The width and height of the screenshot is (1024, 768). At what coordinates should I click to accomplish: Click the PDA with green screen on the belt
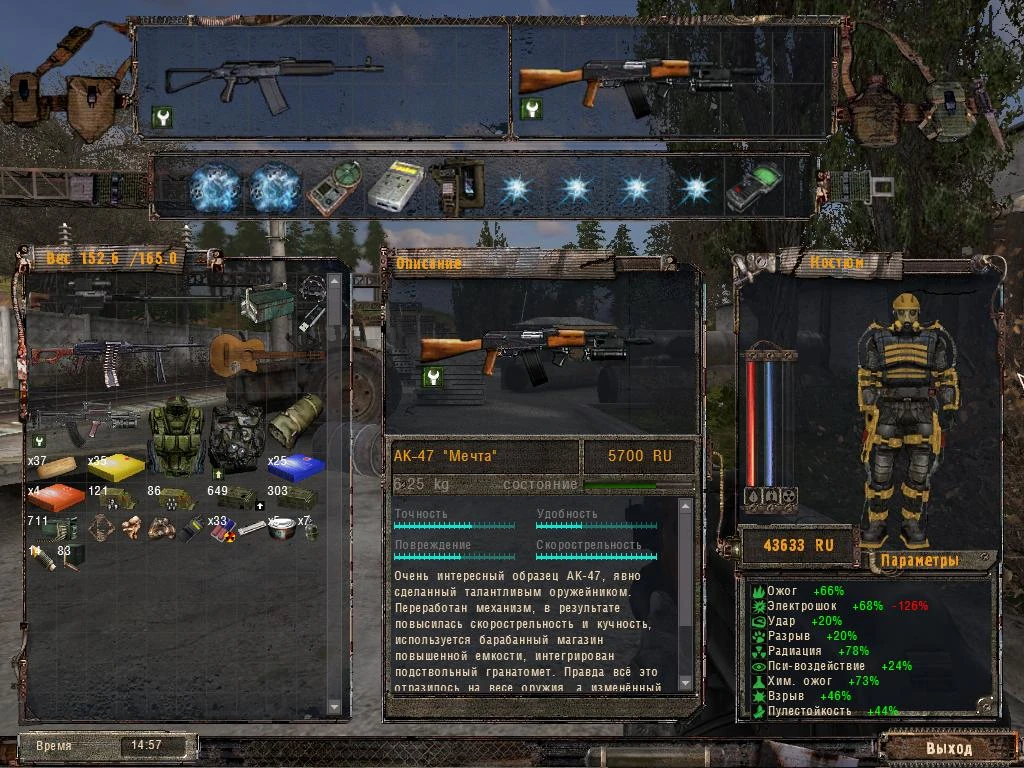pyautogui.click(x=756, y=185)
